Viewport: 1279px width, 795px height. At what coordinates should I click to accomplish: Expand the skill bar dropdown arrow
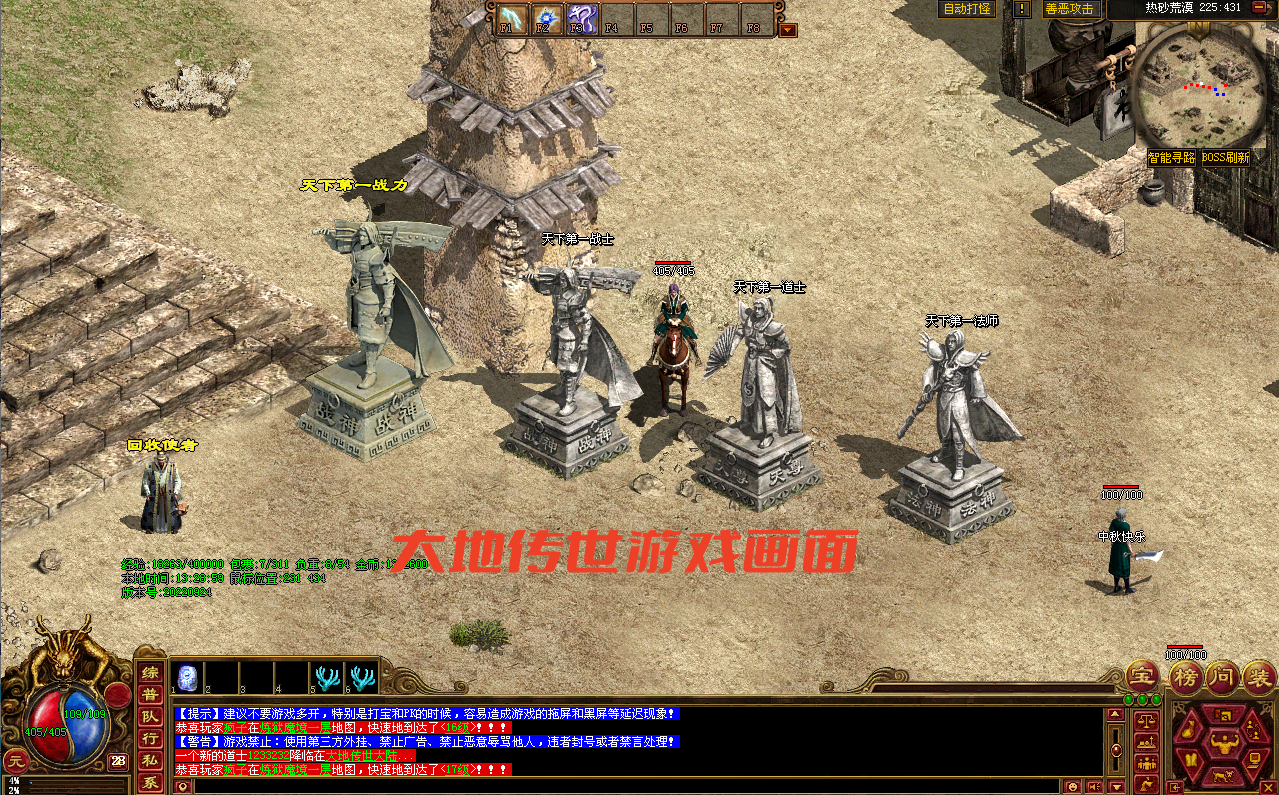point(788,30)
